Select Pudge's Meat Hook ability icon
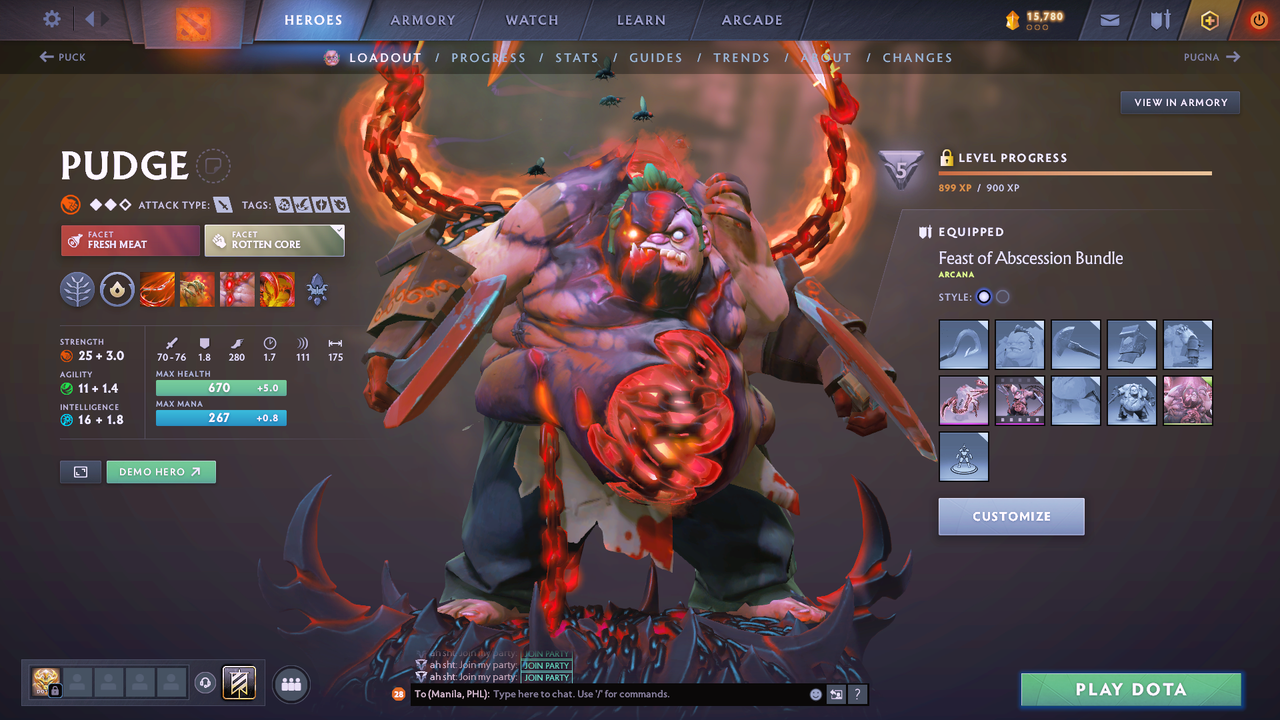The width and height of the screenshot is (1280, 720). tap(157, 289)
